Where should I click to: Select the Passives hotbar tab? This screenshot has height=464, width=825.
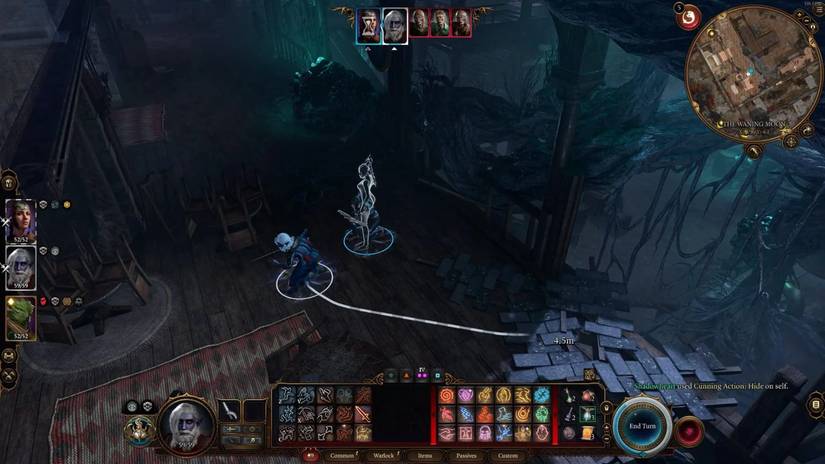[x=466, y=455]
